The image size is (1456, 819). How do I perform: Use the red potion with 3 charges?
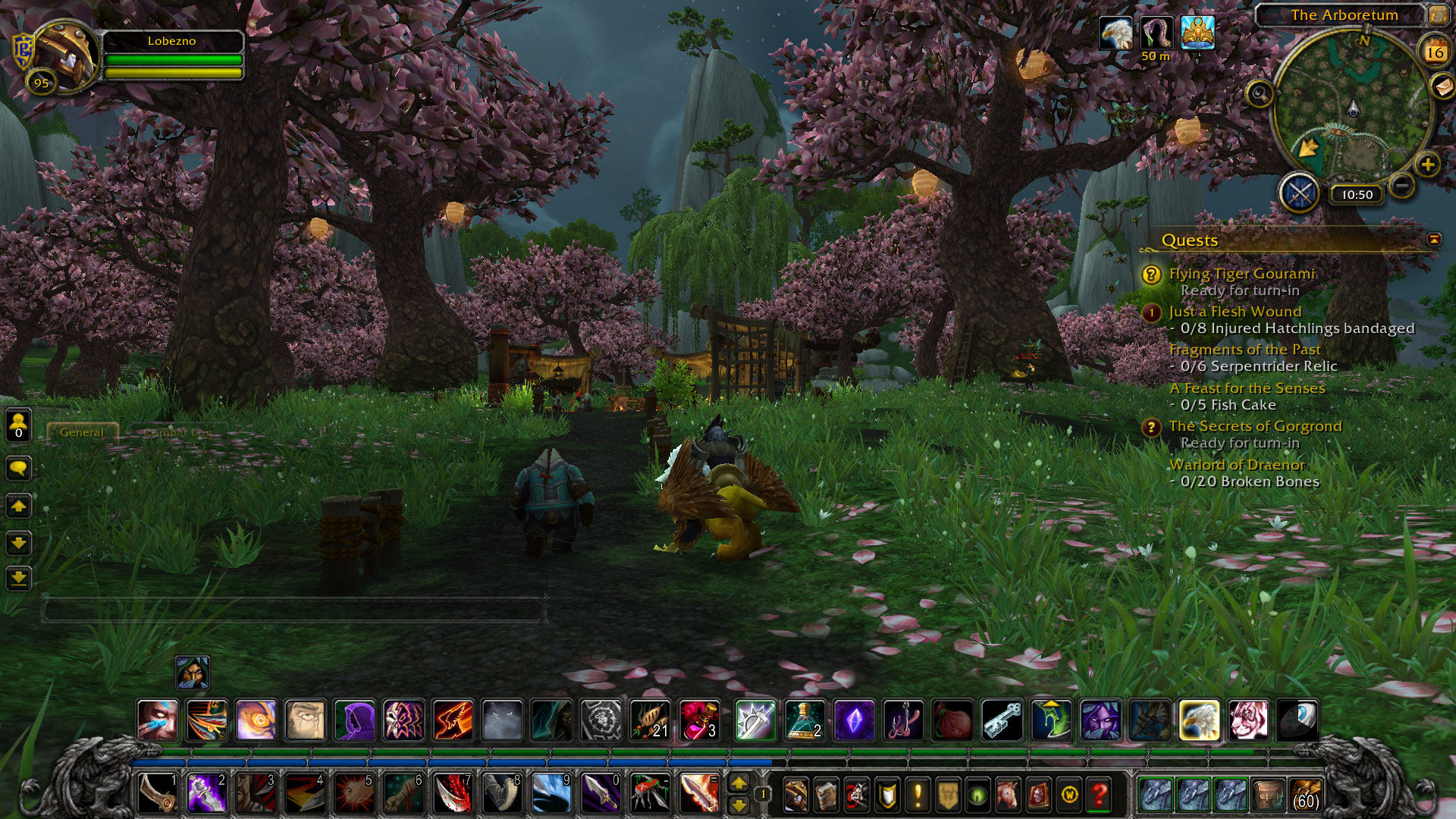699,720
